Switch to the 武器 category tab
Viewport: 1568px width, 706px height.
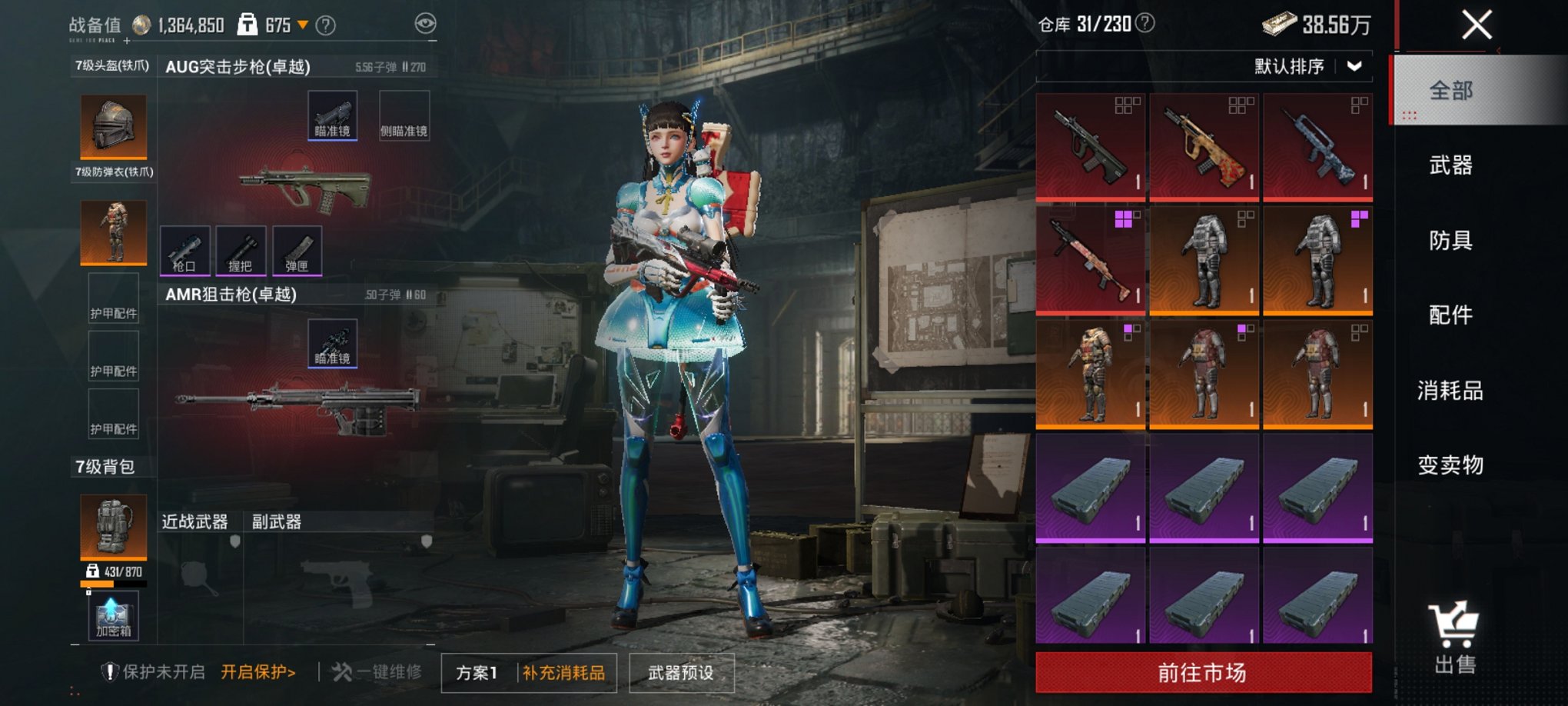point(1450,165)
